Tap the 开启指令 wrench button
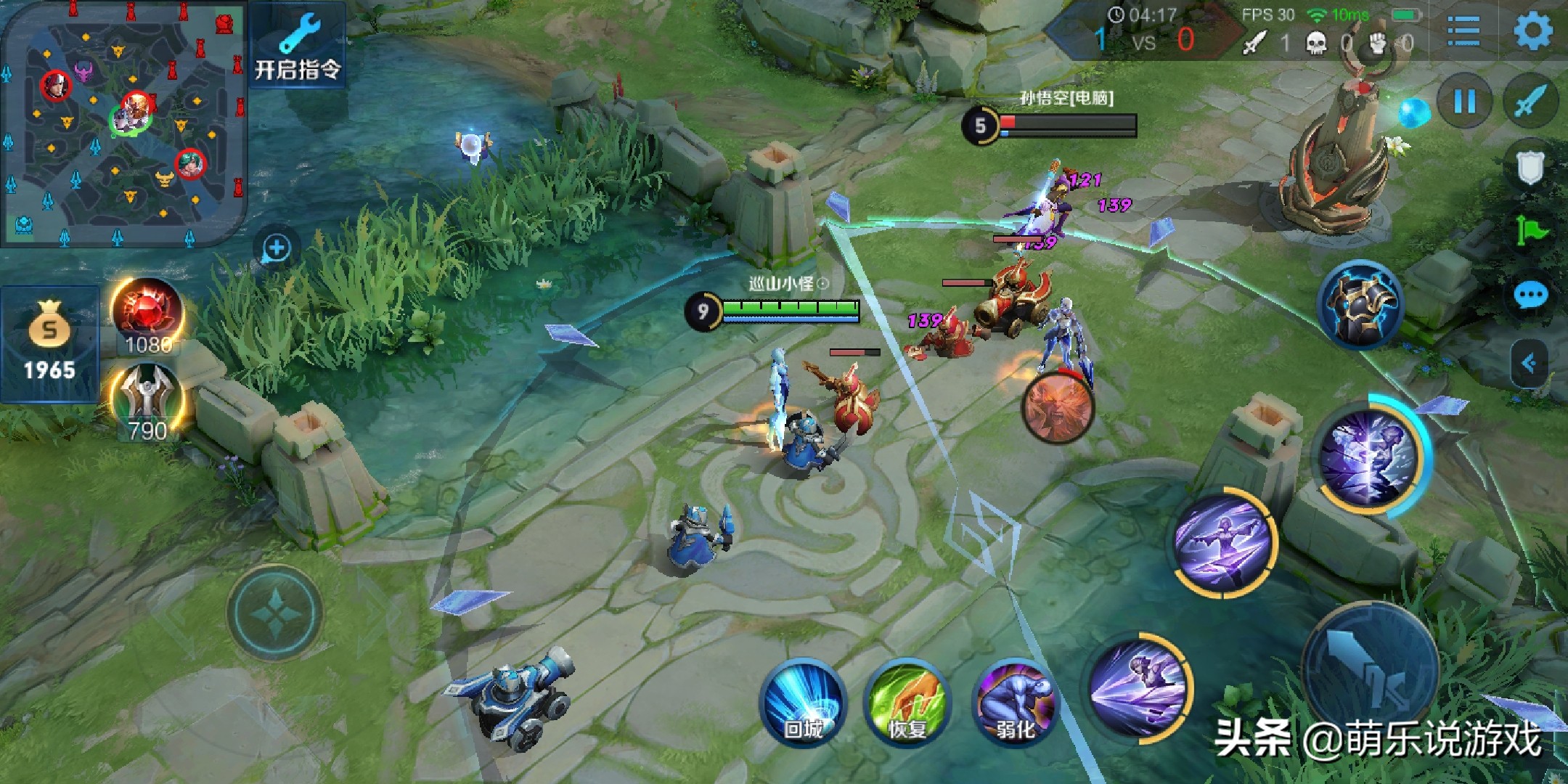Image resolution: width=1568 pixels, height=784 pixels. click(298, 45)
